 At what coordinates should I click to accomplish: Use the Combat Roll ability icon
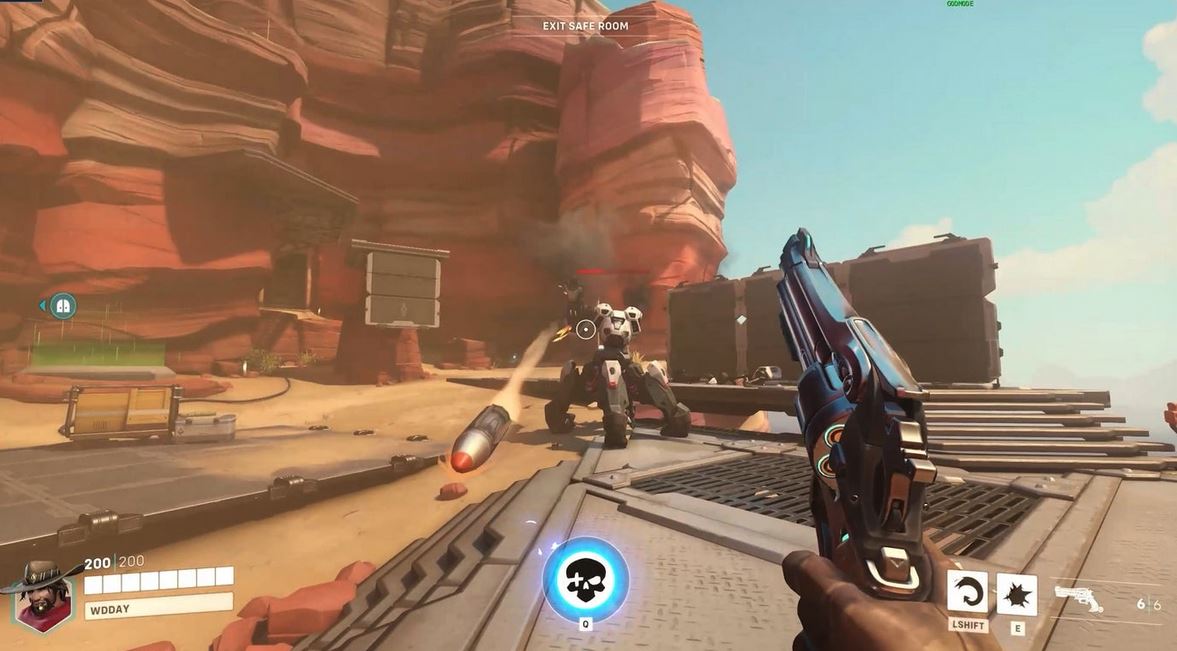967,591
